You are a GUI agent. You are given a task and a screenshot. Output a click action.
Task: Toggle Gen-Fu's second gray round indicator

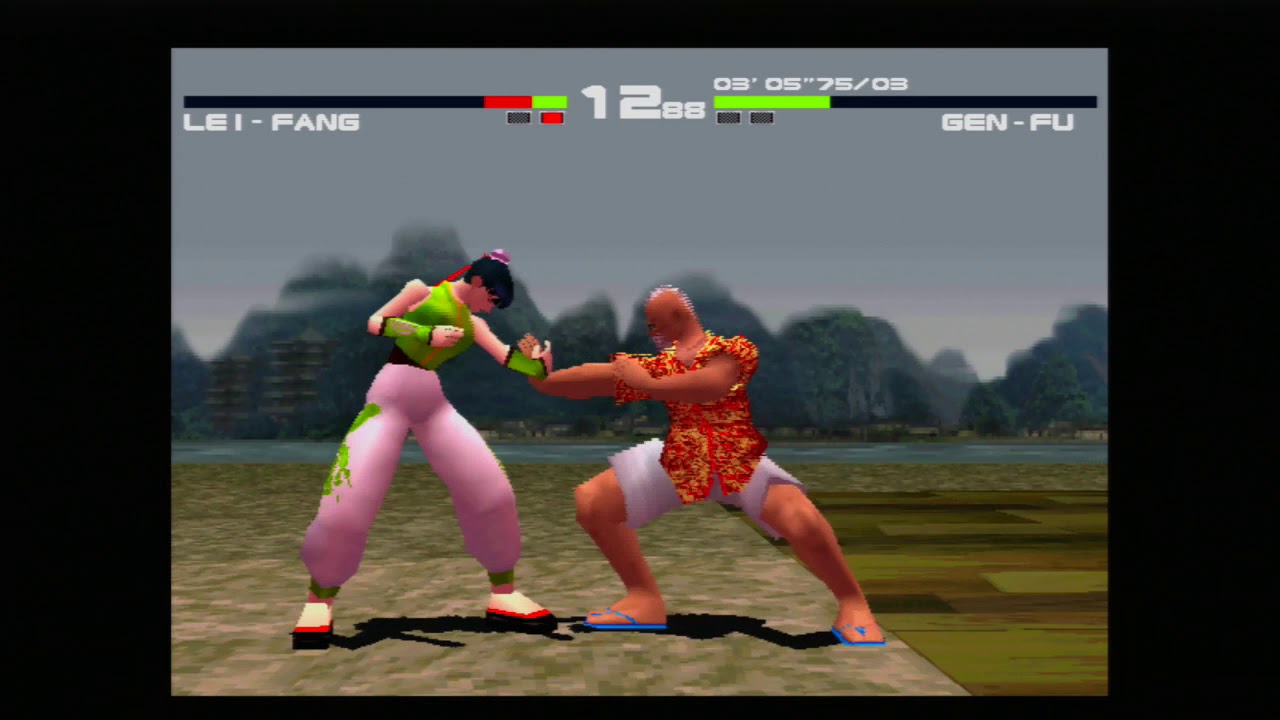[760, 117]
